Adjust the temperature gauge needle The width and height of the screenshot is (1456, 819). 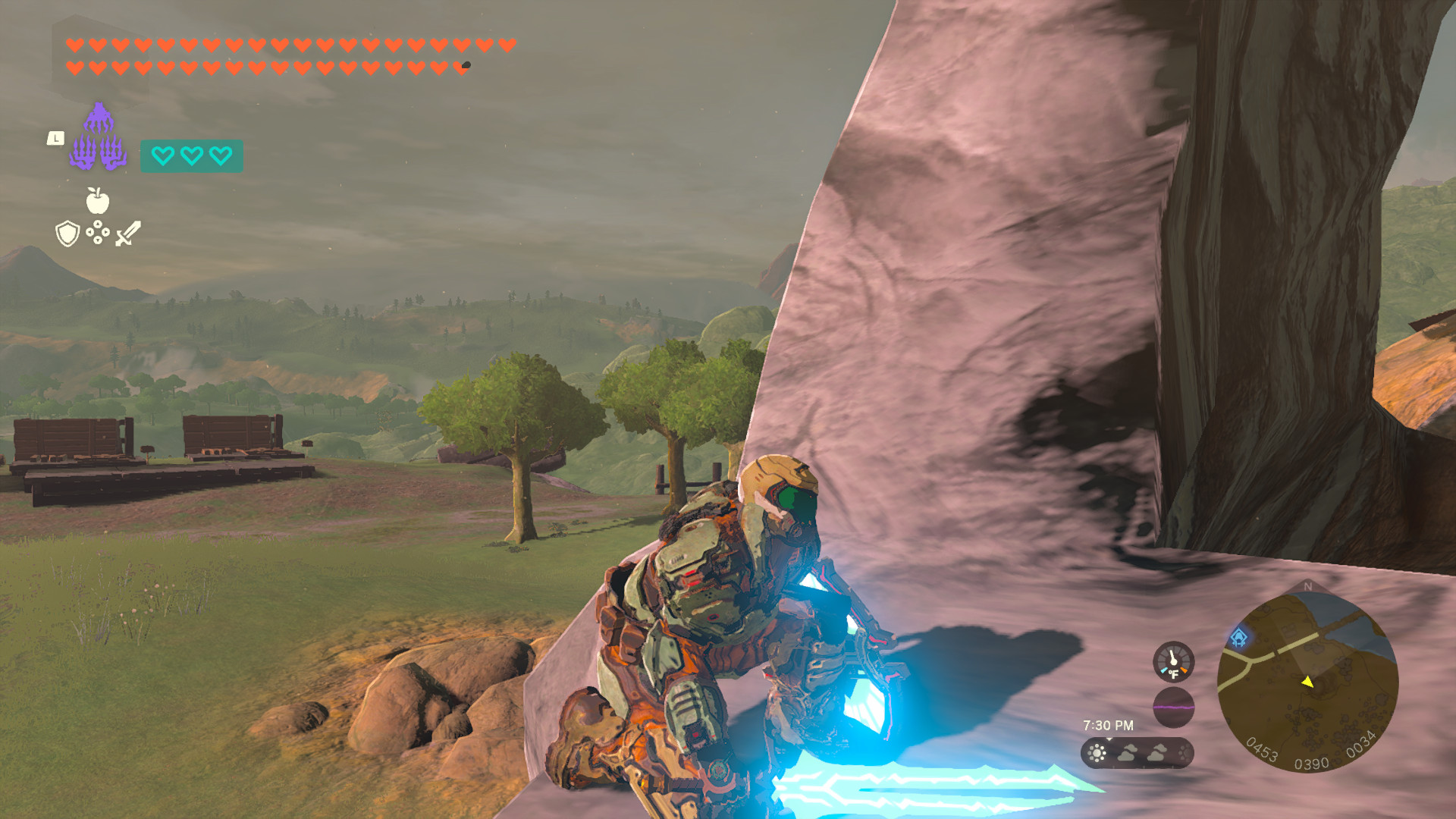[1173, 658]
